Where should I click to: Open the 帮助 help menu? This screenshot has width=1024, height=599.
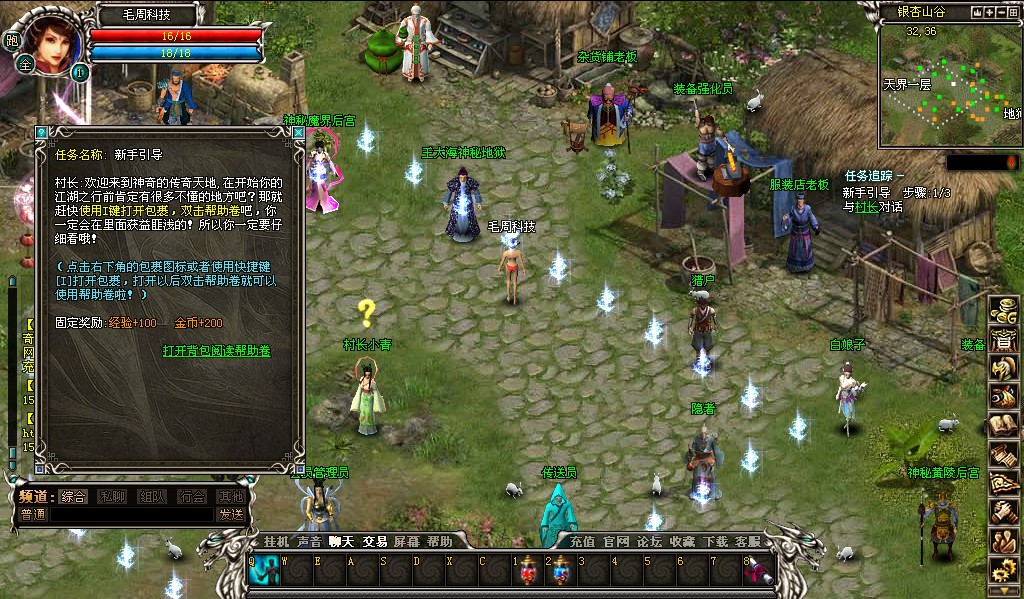pyautogui.click(x=439, y=541)
